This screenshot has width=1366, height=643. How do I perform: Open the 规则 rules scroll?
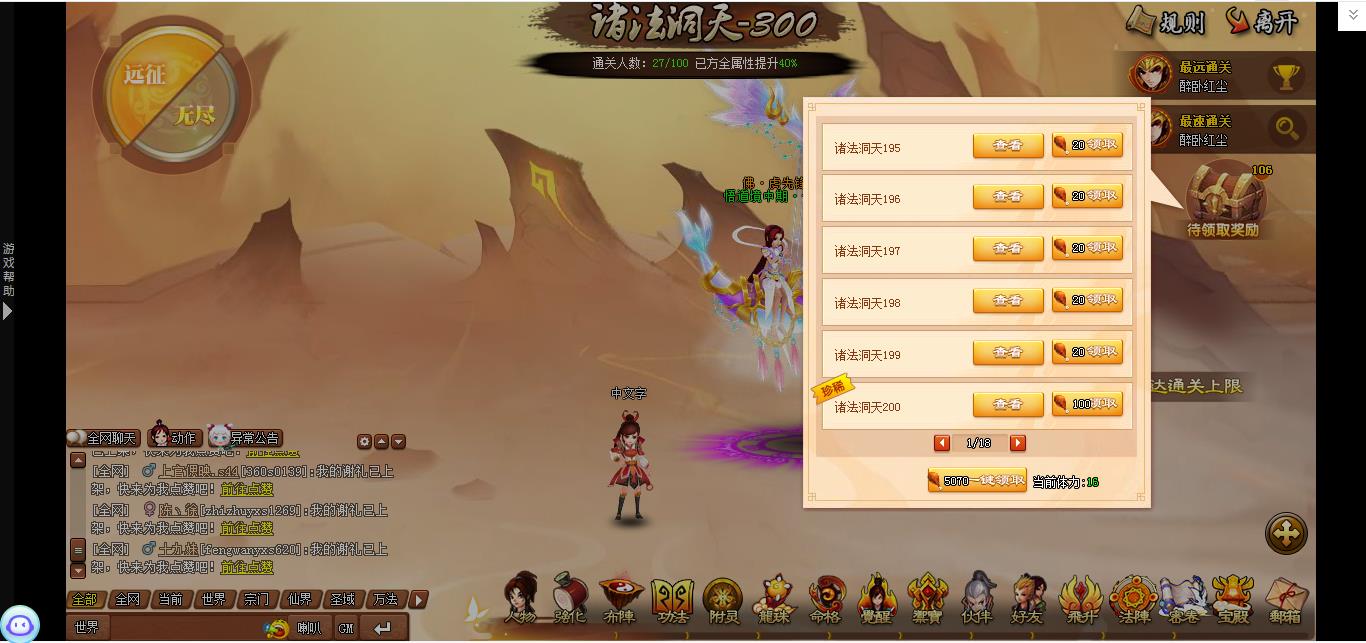[x=1167, y=22]
